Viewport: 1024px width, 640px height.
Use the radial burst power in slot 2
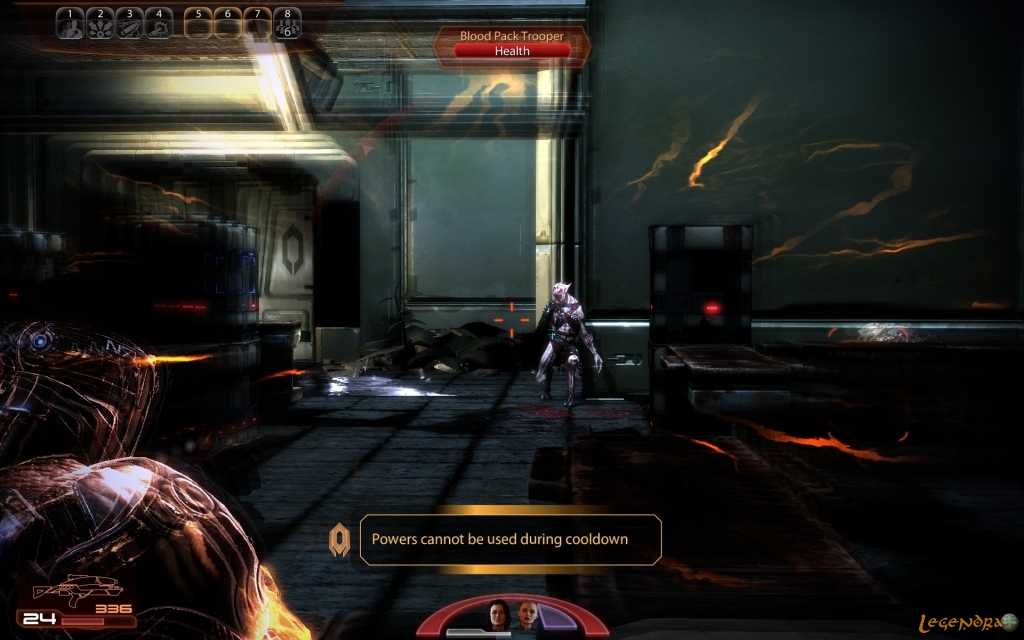coord(100,24)
